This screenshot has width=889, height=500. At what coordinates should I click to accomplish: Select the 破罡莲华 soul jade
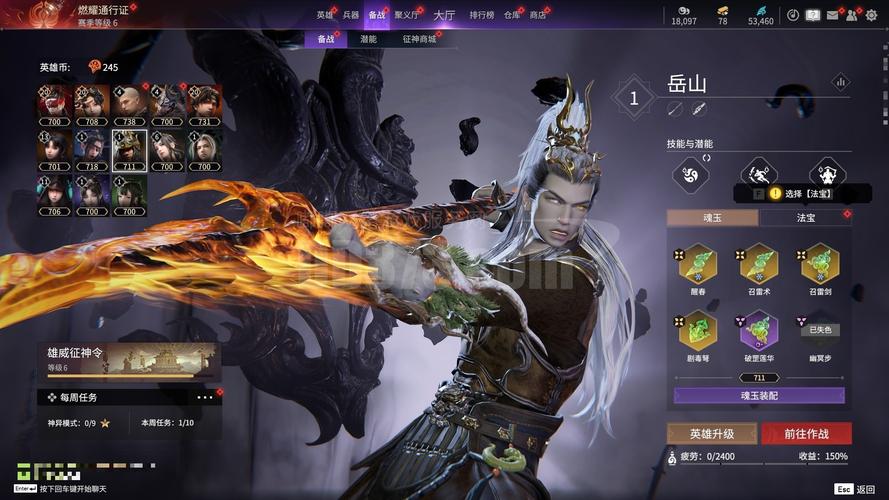point(759,334)
